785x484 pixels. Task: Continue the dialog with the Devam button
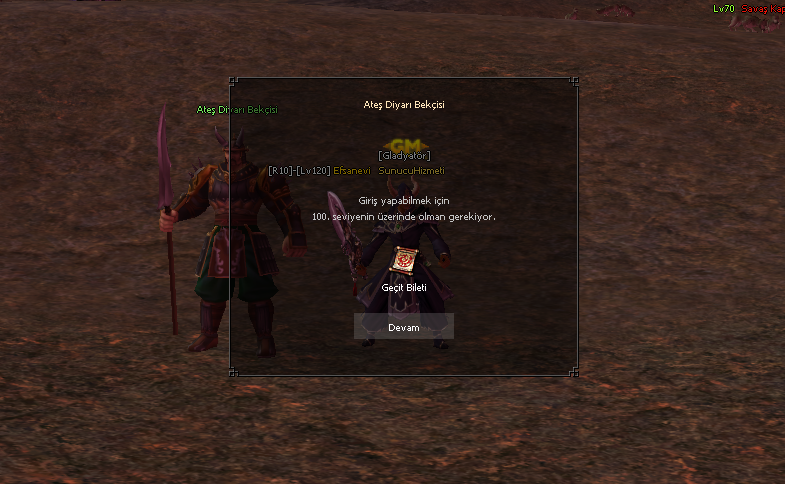pyautogui.click(x=404, y=327)
